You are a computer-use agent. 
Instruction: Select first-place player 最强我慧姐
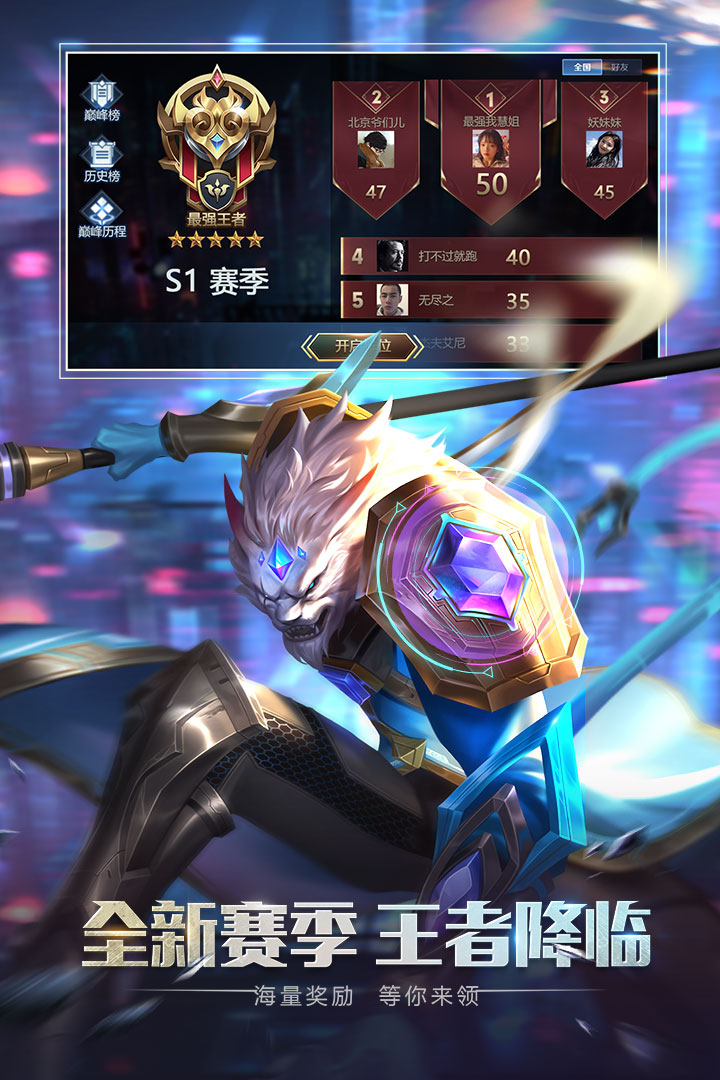point(490,150)
